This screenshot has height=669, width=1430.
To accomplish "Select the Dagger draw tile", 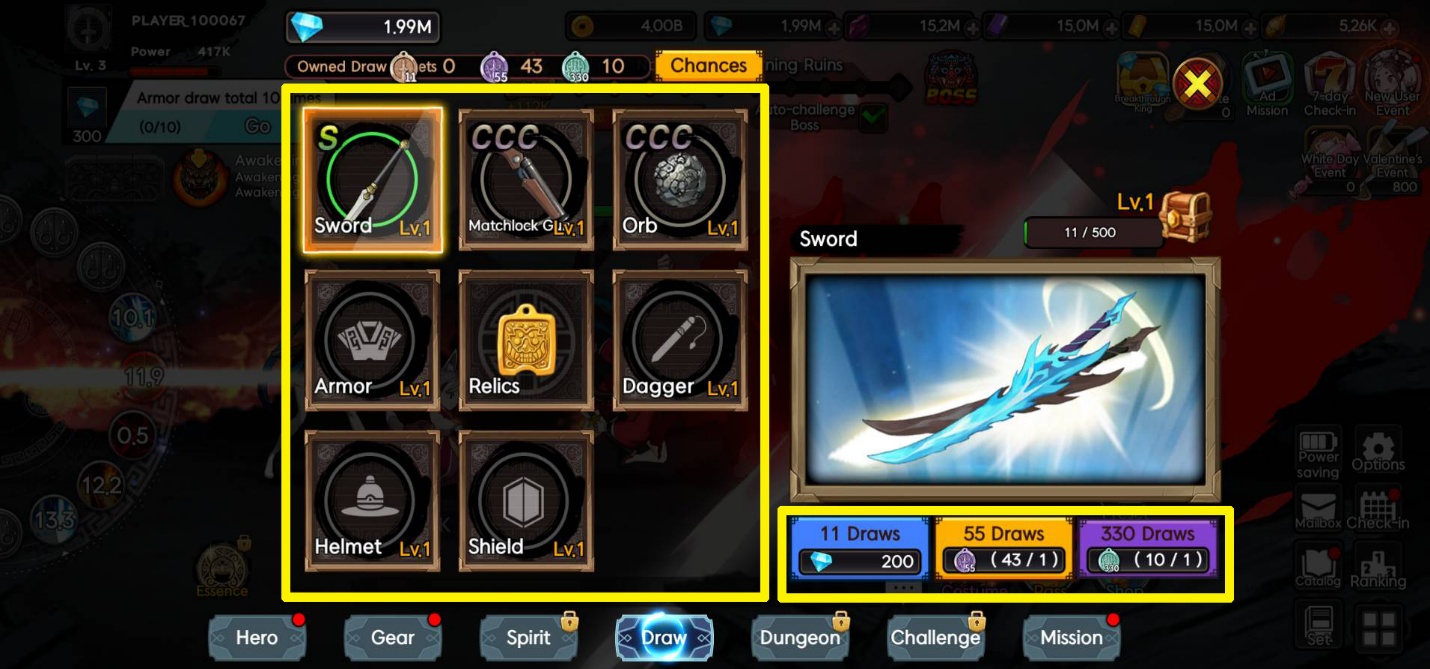I will [x=680, y=340].
